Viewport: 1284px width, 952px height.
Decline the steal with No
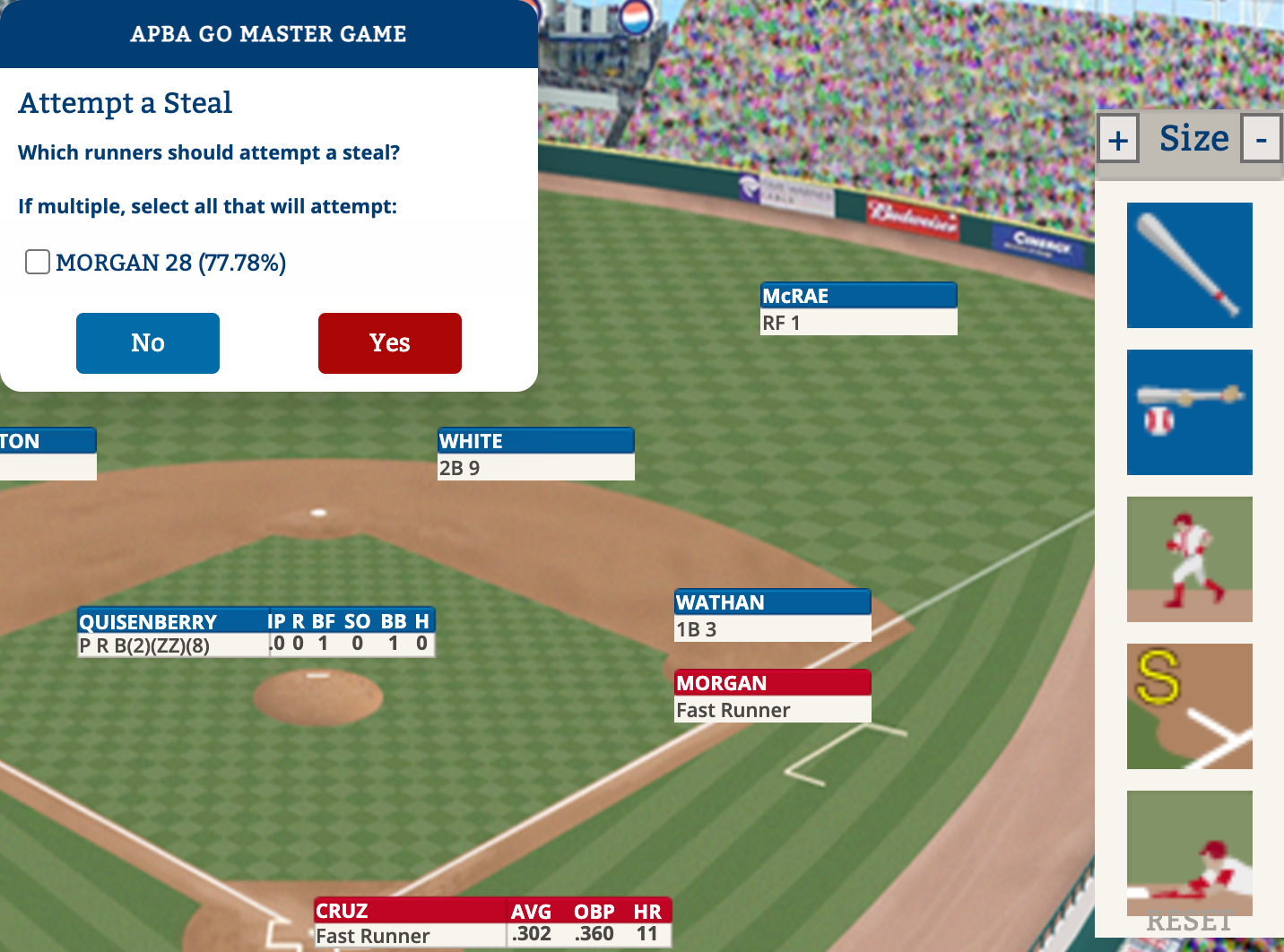[x=148, y=343]
